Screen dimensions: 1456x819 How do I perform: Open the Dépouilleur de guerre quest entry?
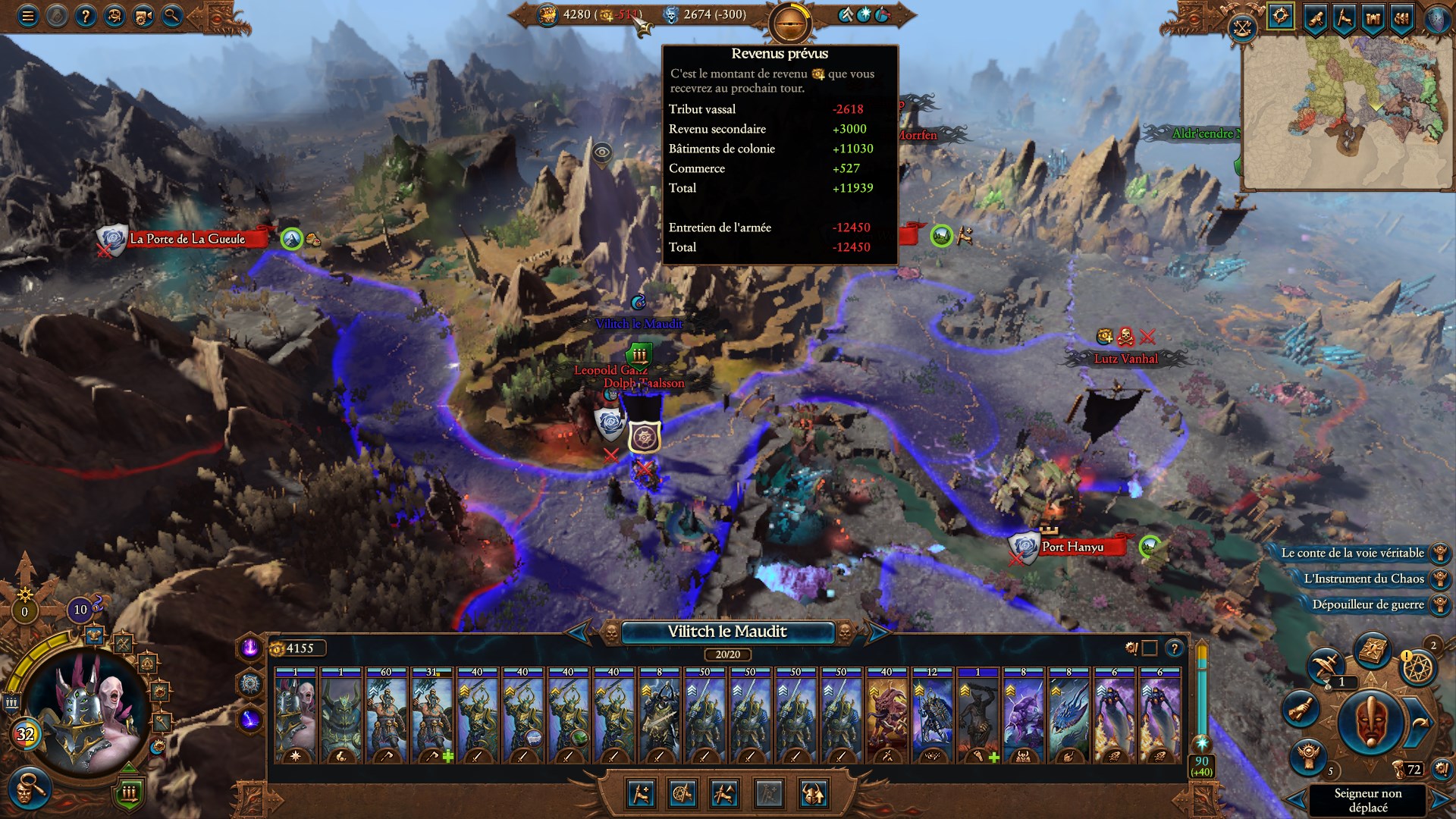pyautogui.click(x=1365, y=605)
